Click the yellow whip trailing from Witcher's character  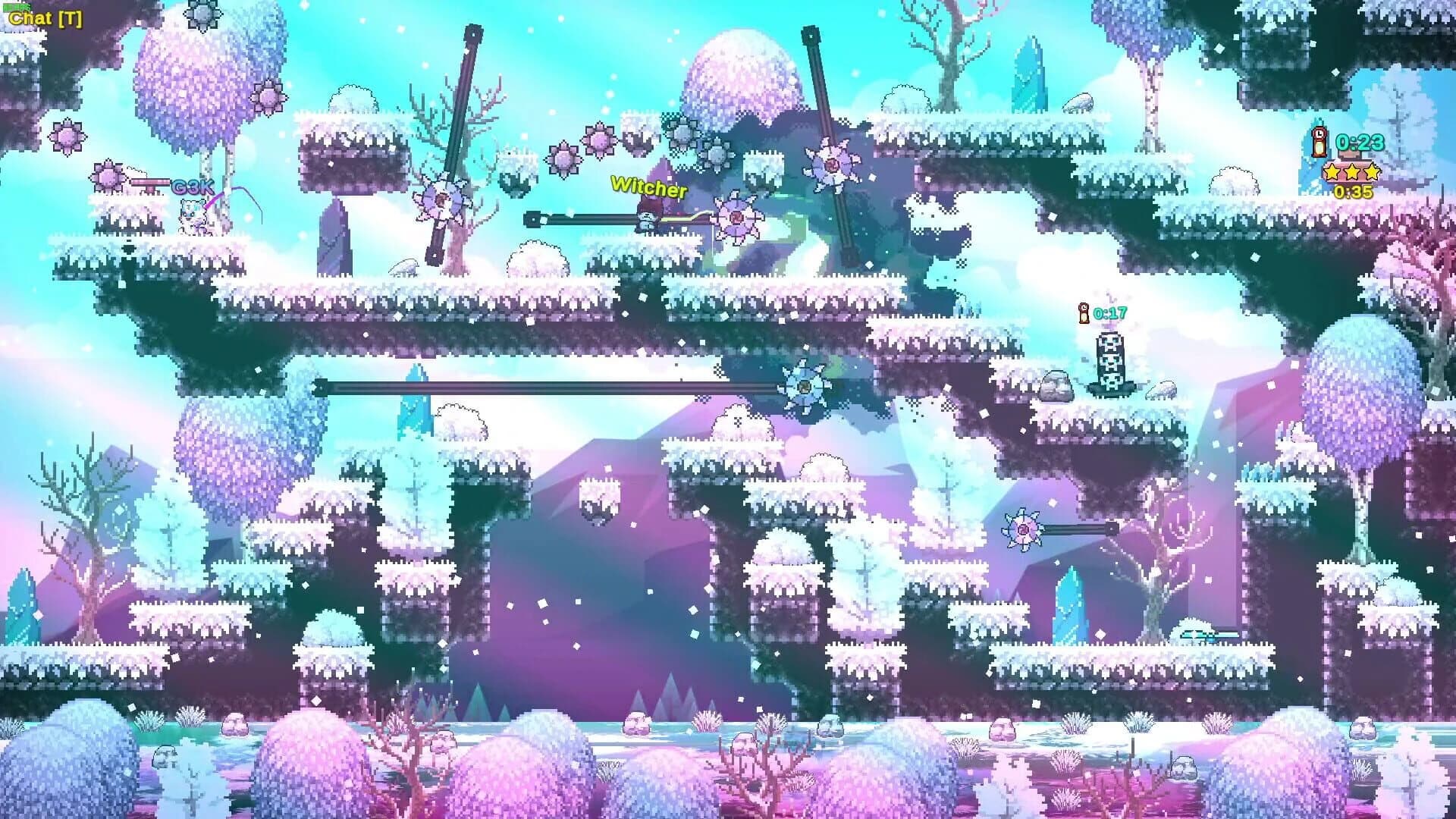tap(679, 221)
